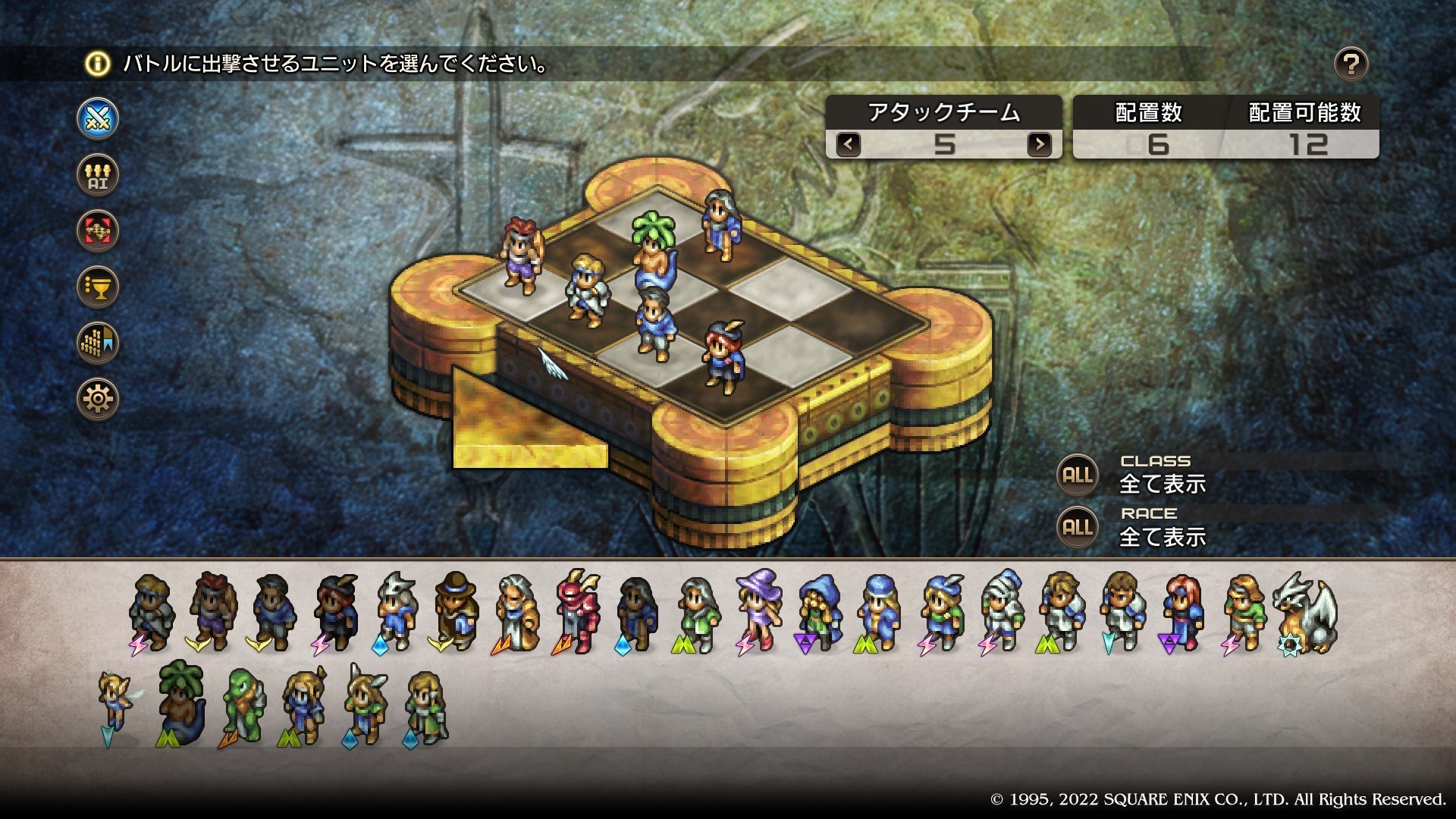Choose the purple witch hat unit

pos(758,610)
